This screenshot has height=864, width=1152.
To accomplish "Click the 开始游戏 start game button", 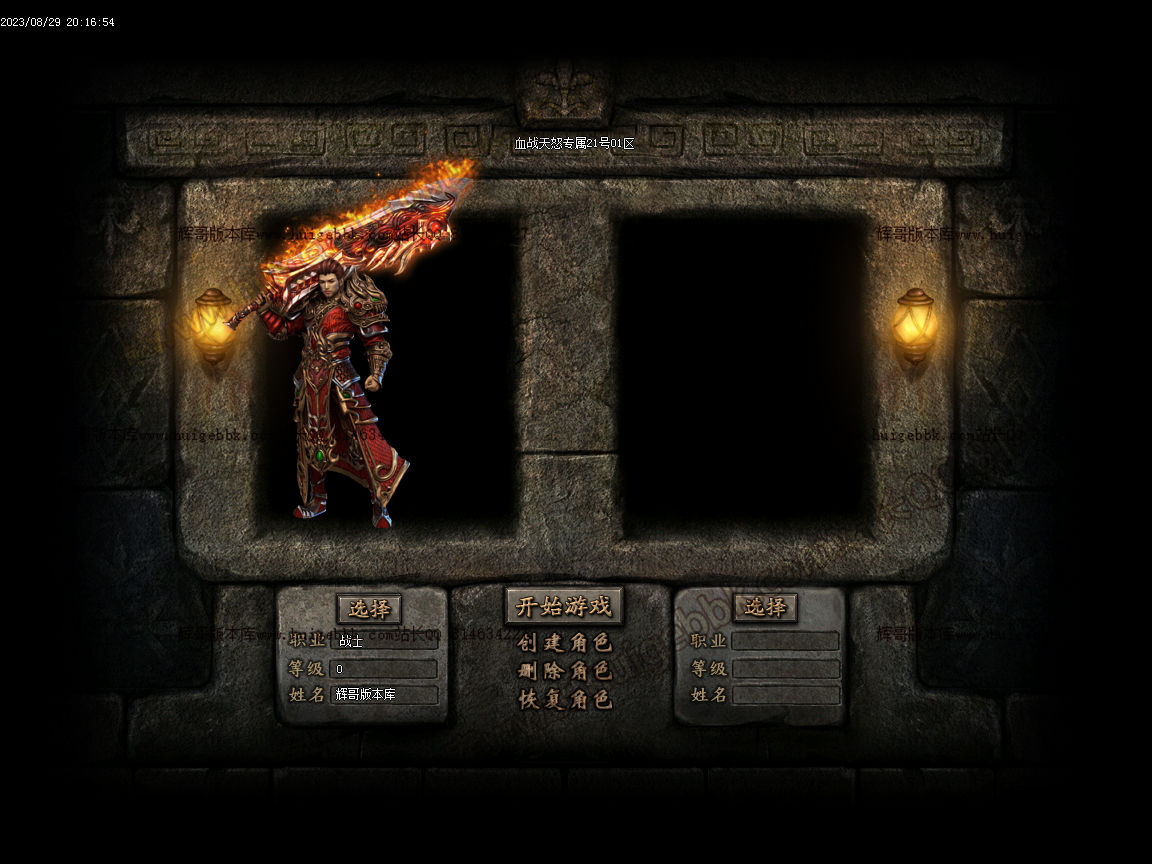I will 563,606.
